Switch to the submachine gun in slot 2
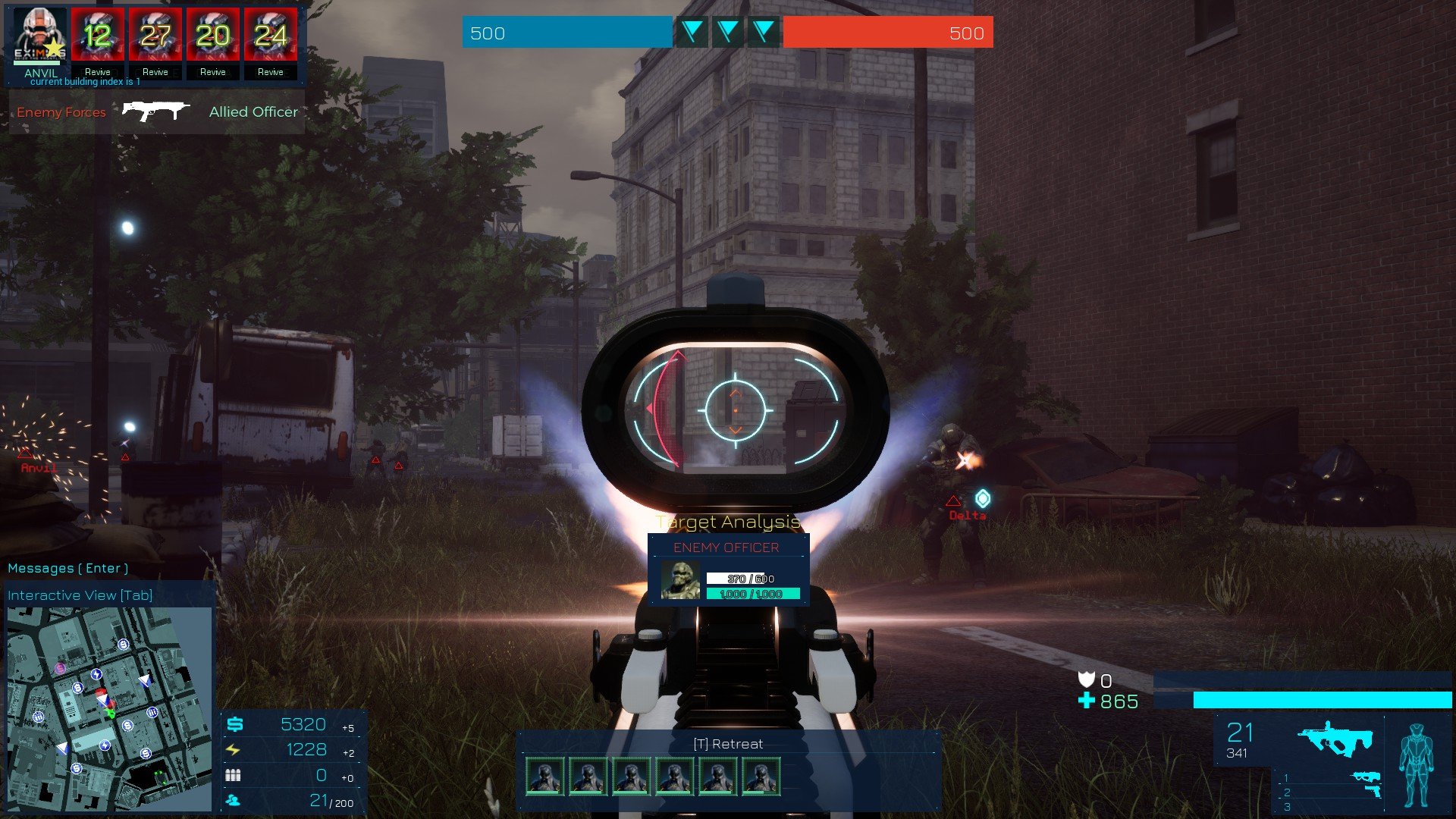 click(x=1365, y=777)
